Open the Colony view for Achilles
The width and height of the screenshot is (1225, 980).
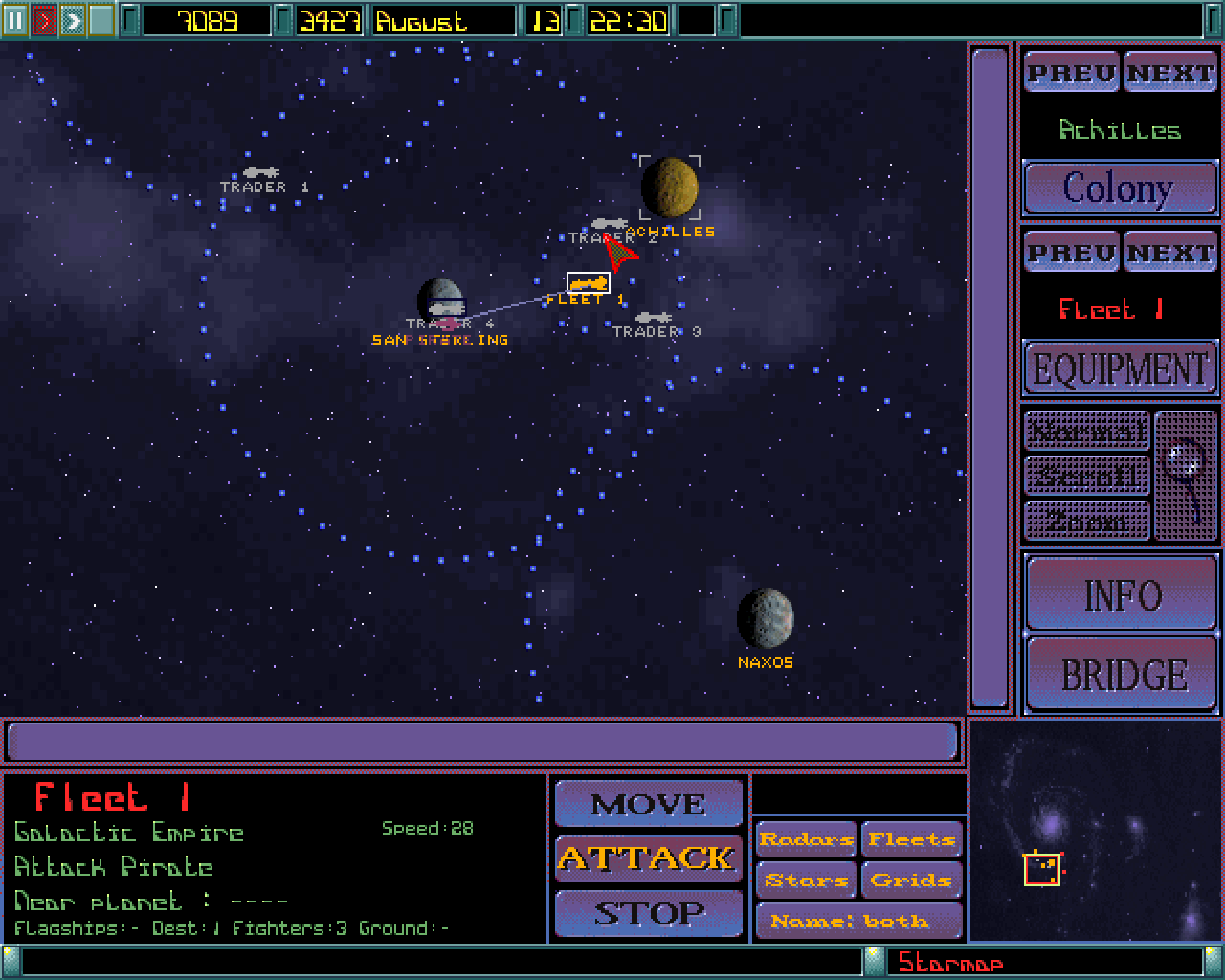pyautogui.click(x=1119, y=189)
